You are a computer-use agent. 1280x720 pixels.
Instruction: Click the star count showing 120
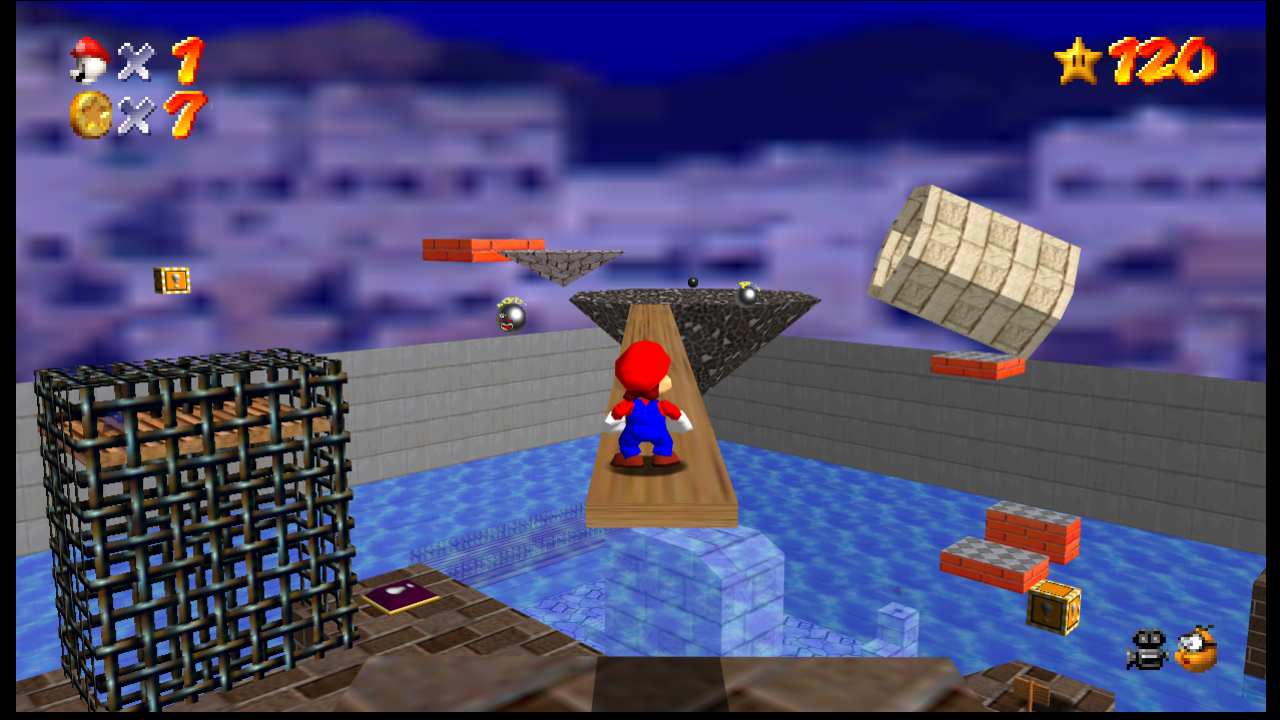[1160, 60]
